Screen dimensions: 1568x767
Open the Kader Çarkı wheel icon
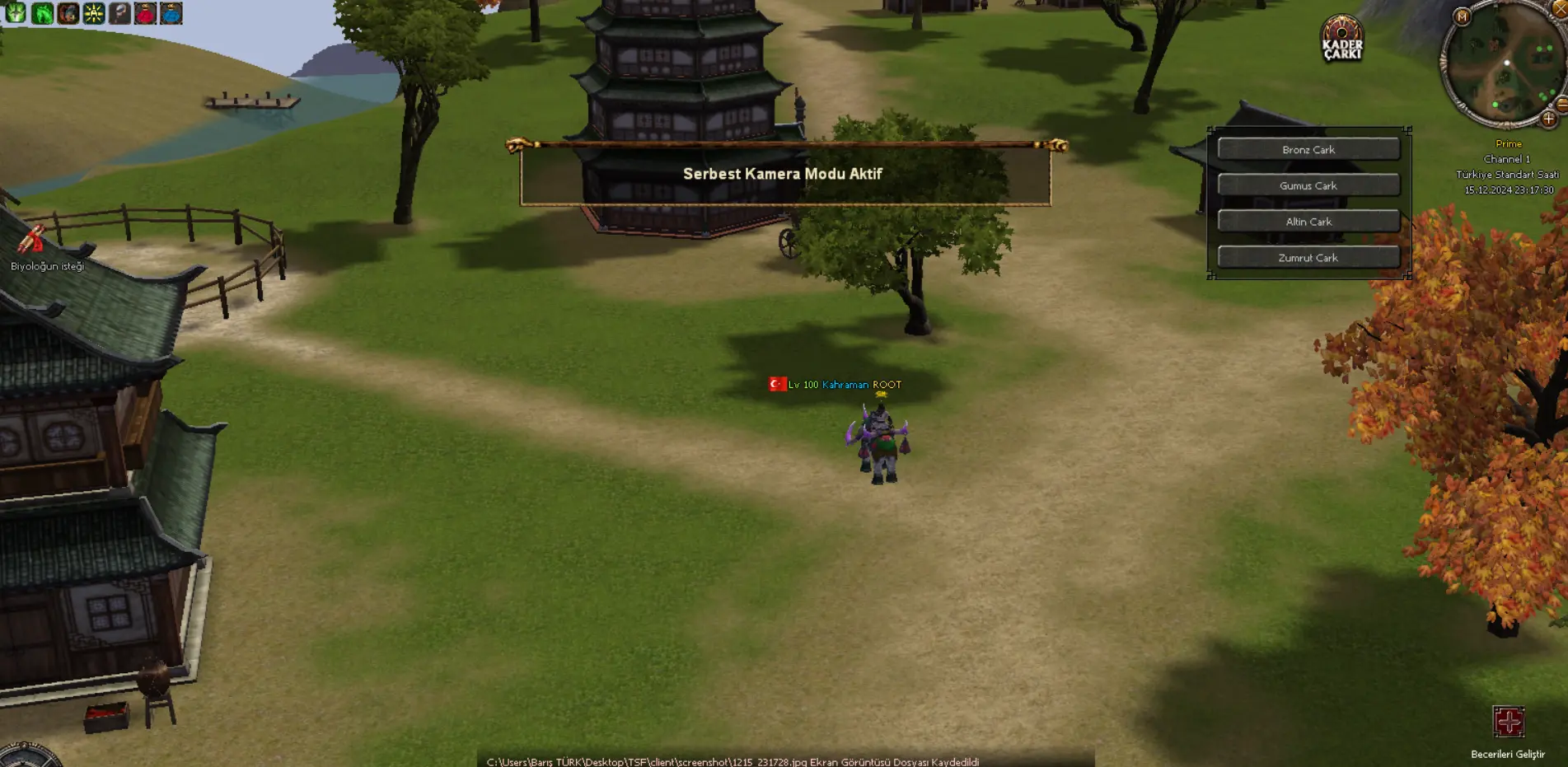click(x=1341, y=40)
